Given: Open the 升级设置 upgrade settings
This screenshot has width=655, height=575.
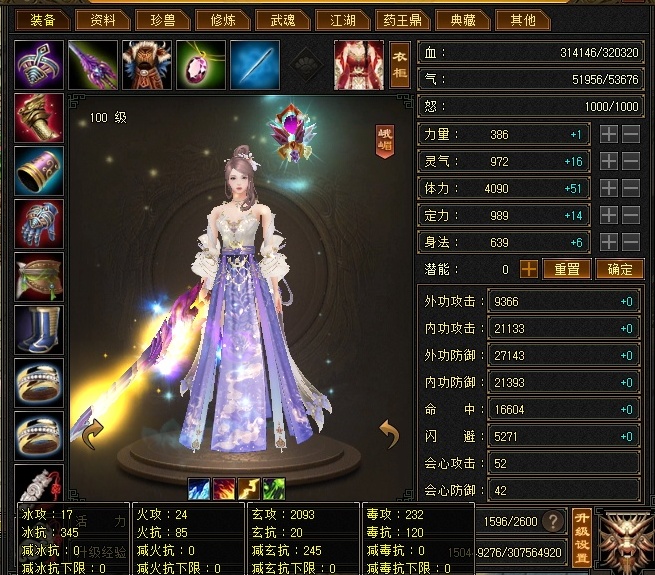Looking at the screenshot, I should [582, 536].
